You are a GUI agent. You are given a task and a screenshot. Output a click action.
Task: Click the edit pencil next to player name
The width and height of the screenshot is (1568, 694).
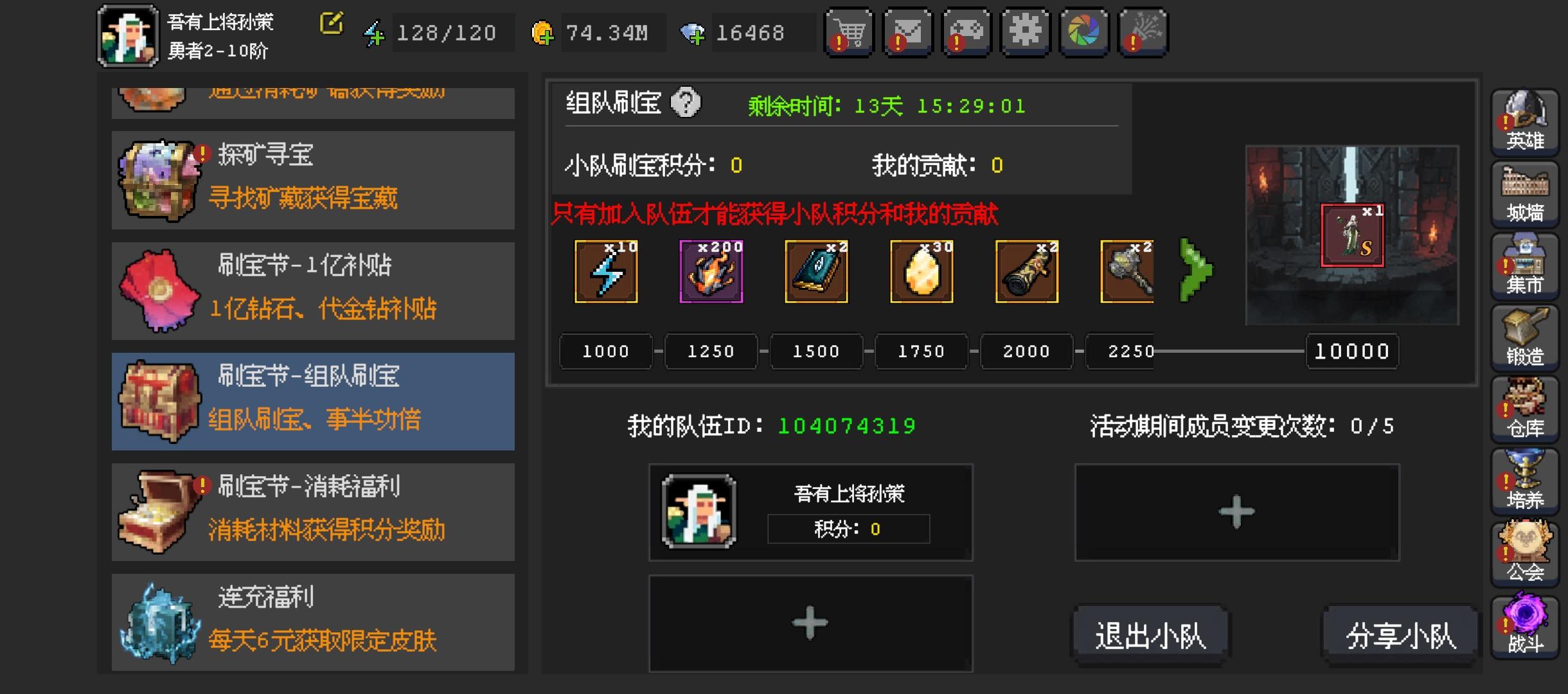coord(332,23)
